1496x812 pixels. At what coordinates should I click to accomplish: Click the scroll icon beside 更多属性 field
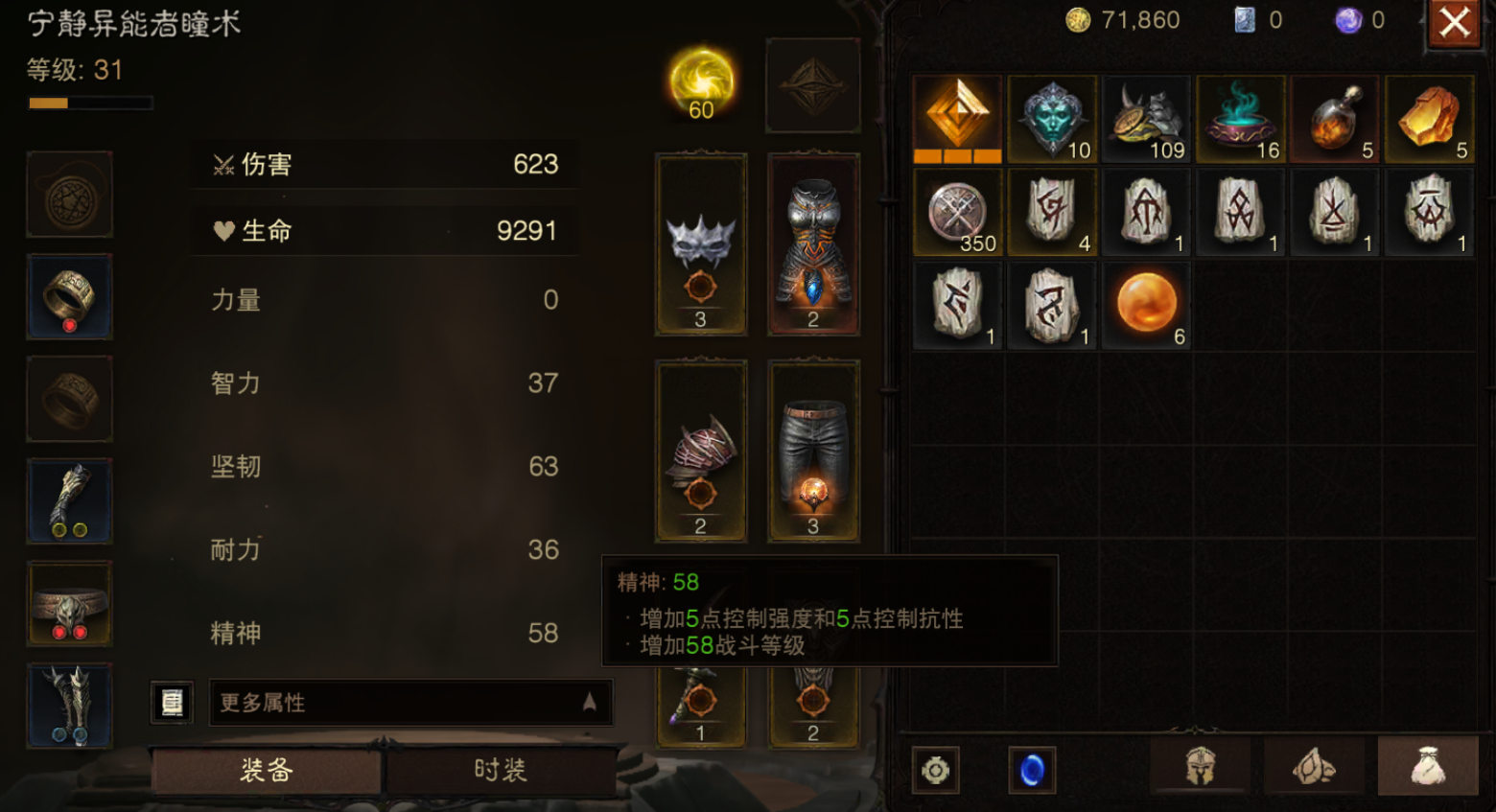[x=171, y=703]
